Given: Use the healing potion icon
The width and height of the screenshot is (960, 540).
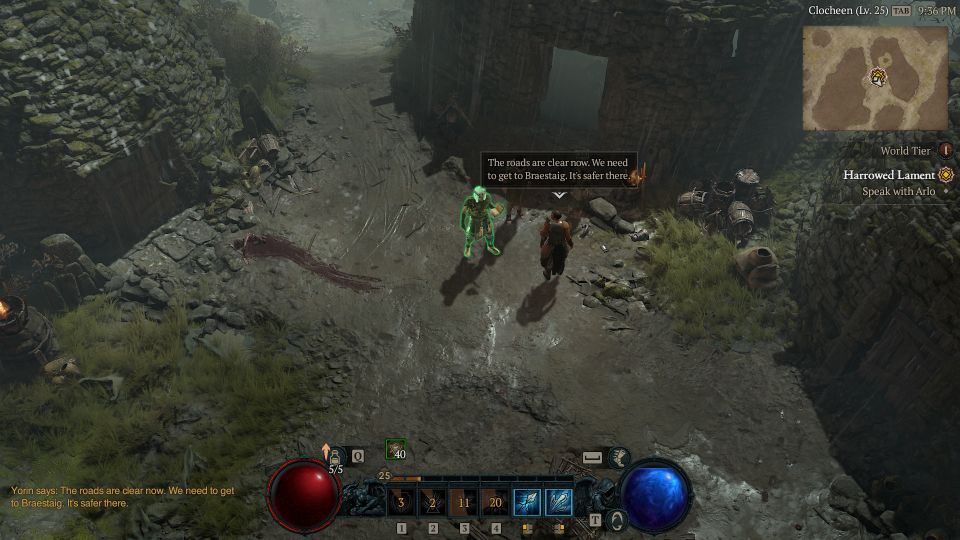Looking at the screenshot, I should (336, 456).
